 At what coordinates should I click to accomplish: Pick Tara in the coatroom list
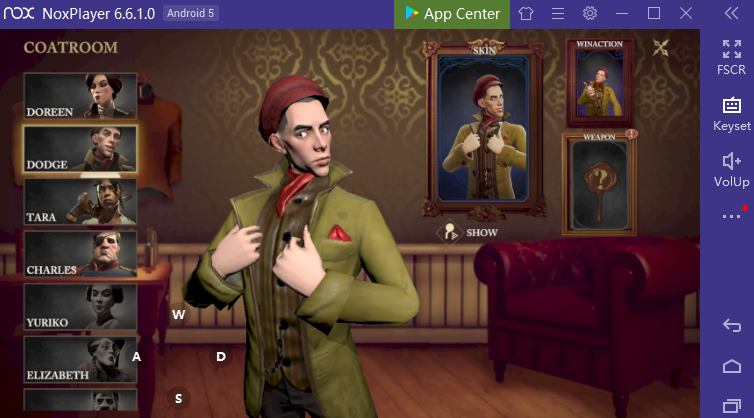pyautogui.click(x=80, y=202)
